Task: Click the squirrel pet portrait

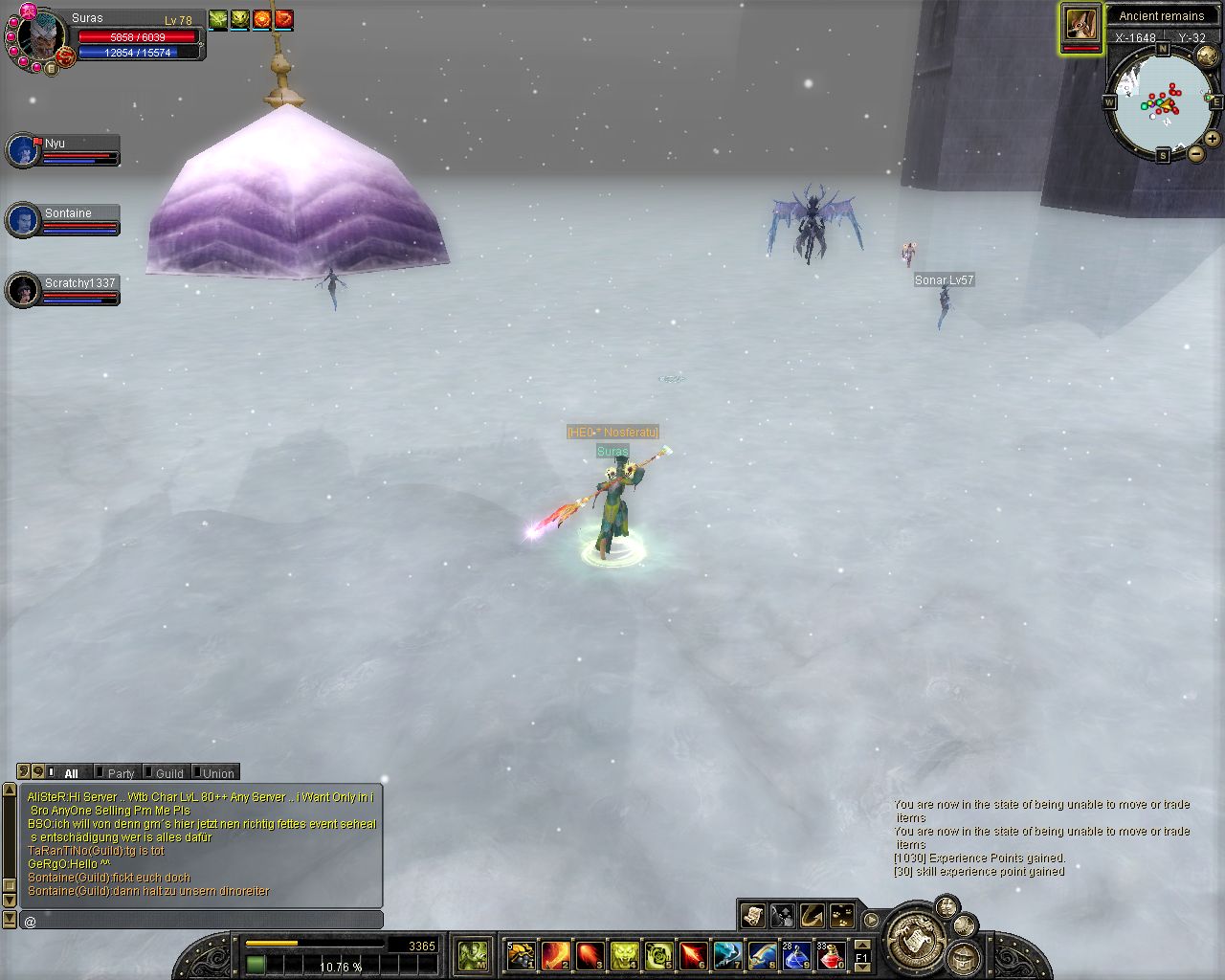Action: pos(1080,24)
